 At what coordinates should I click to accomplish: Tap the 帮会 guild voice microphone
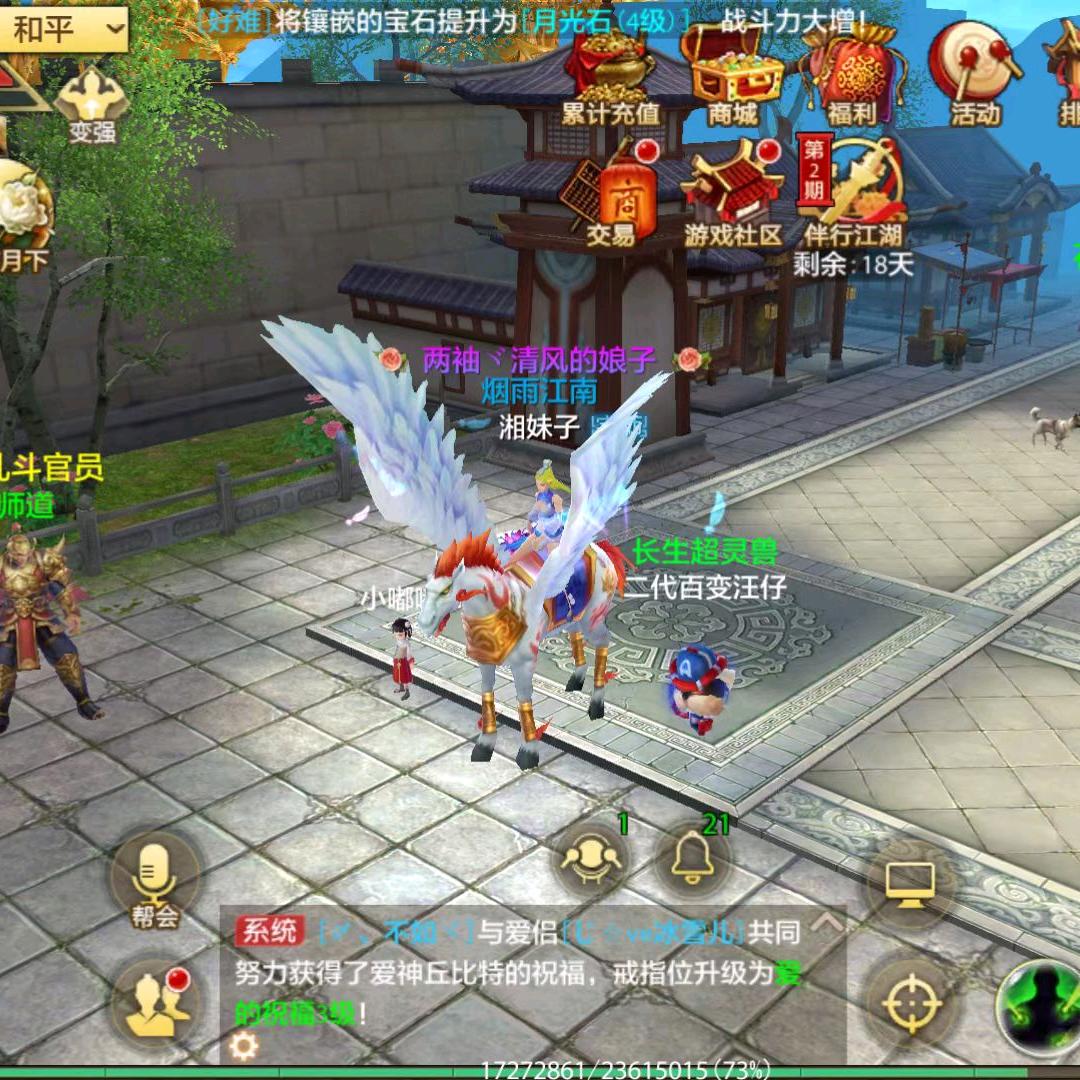pos(155,878)
